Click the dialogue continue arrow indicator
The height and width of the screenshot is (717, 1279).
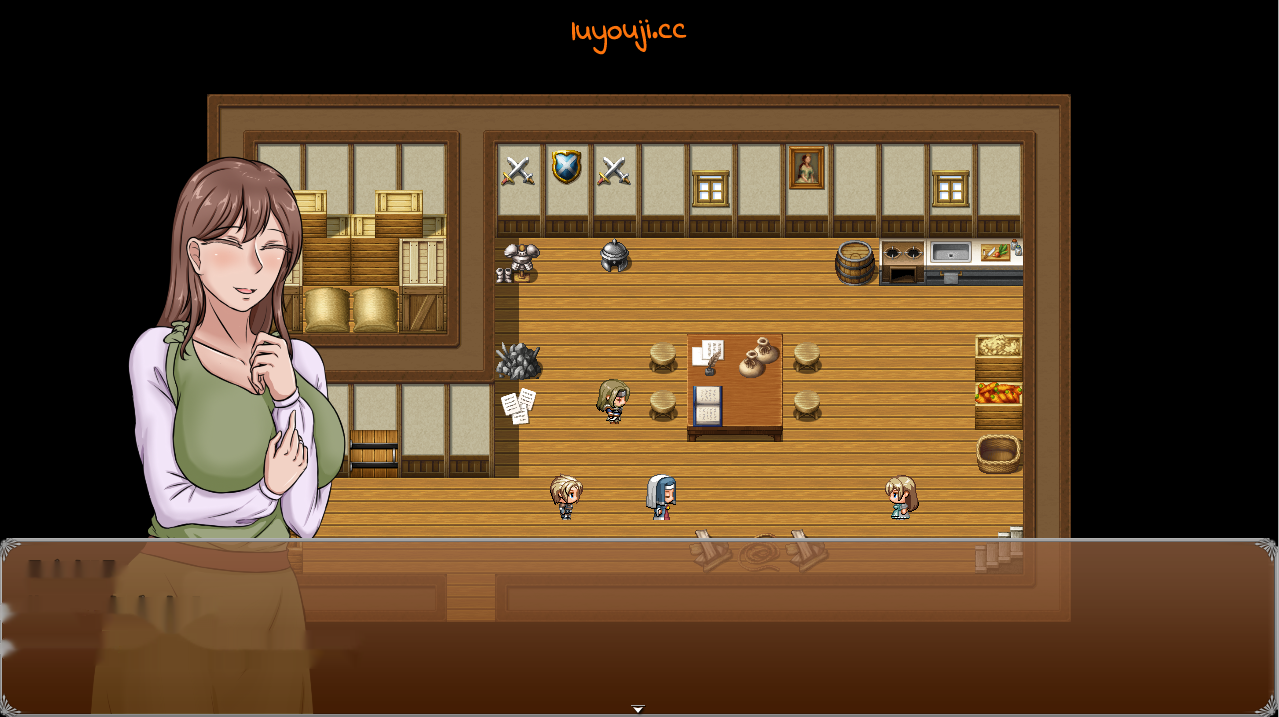click(x=638, y=709)
